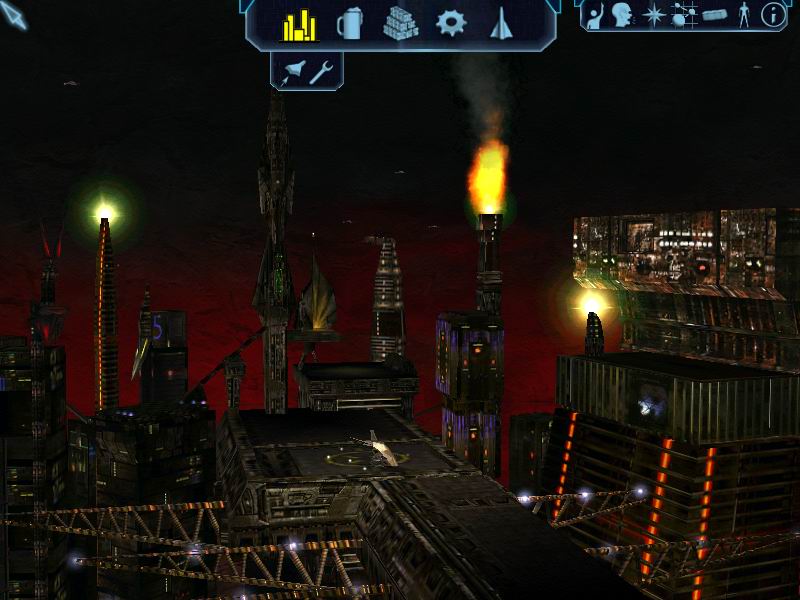Open the ship dealer icon
Image resolution: width=800 pixels, height=600 pixels.
(x=501, y=24)
